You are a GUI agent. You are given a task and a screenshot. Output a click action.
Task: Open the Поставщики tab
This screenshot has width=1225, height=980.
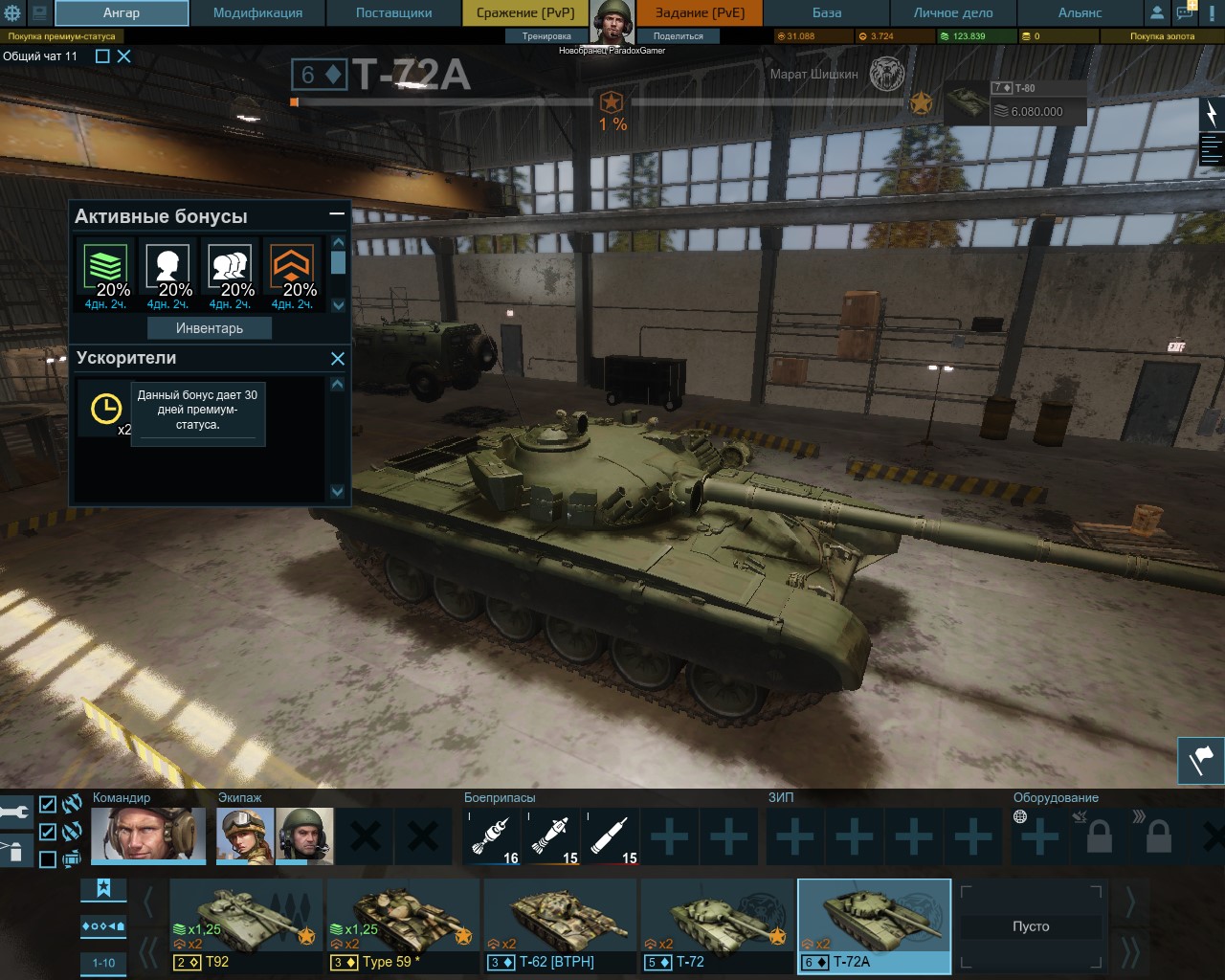tap(393, 13)
